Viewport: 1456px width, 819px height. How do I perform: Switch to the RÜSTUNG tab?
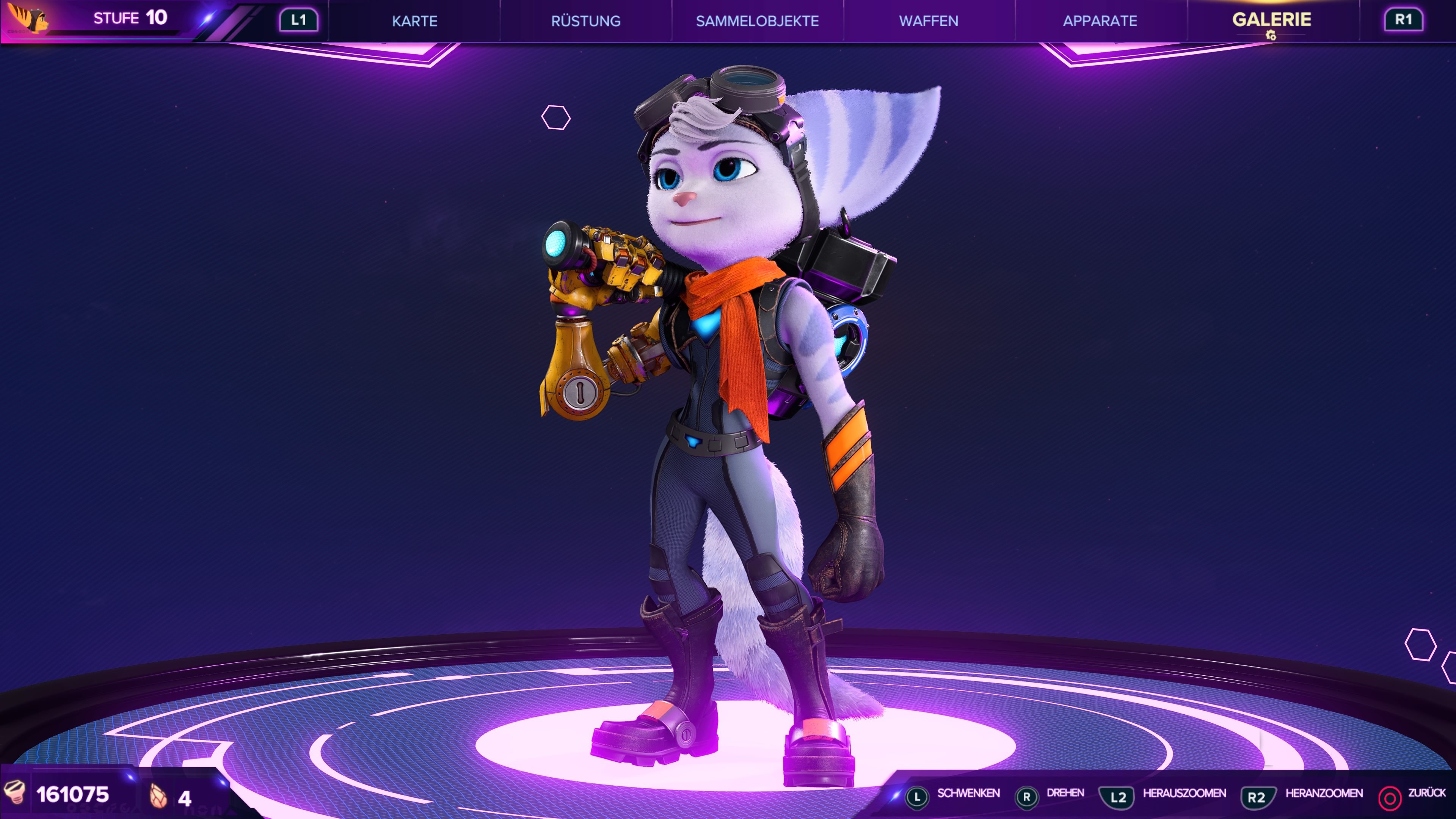pyautogui.click(x=587, y=22)
